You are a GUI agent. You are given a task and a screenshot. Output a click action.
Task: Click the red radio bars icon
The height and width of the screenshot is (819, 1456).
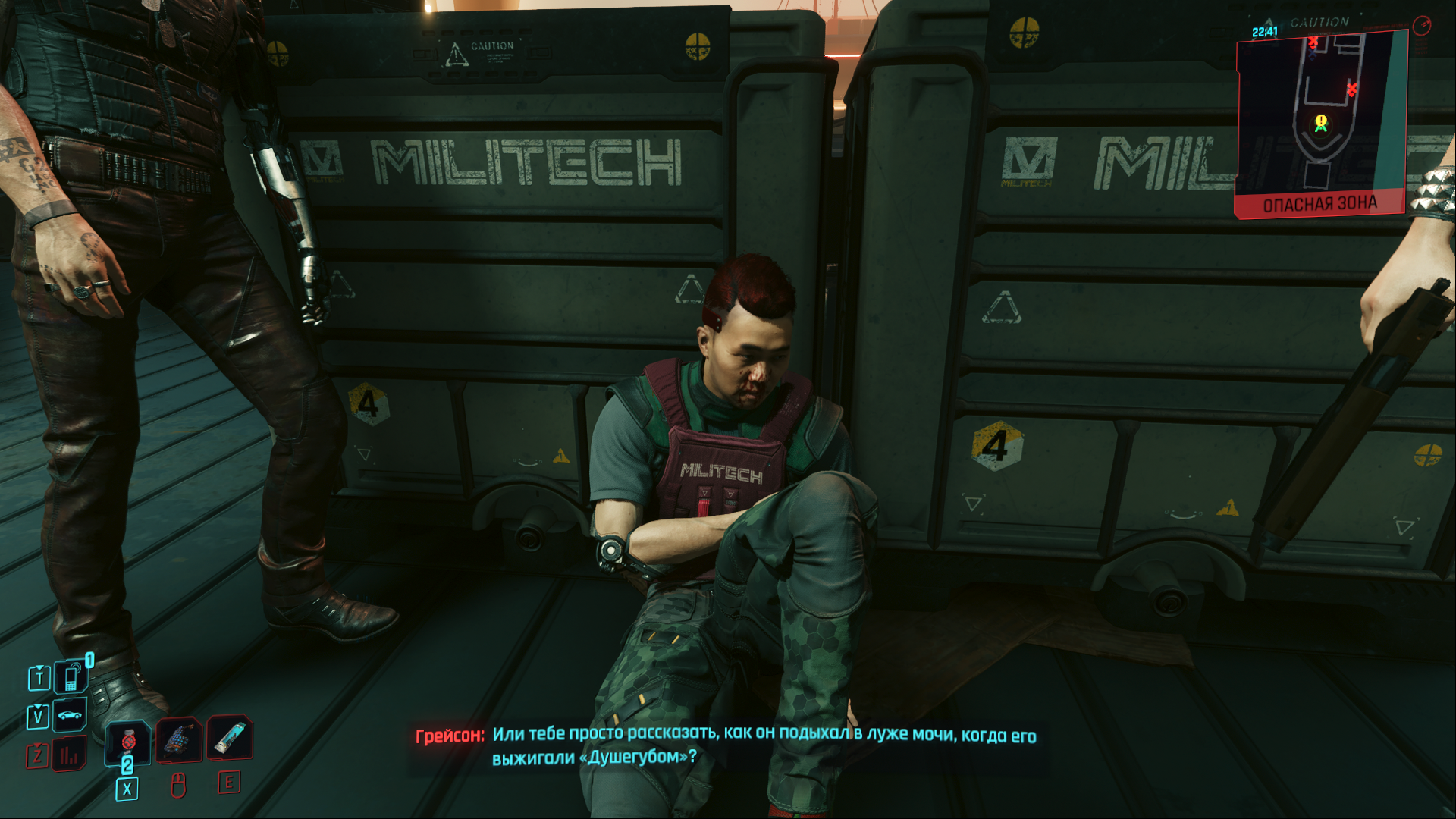(69, 755)
